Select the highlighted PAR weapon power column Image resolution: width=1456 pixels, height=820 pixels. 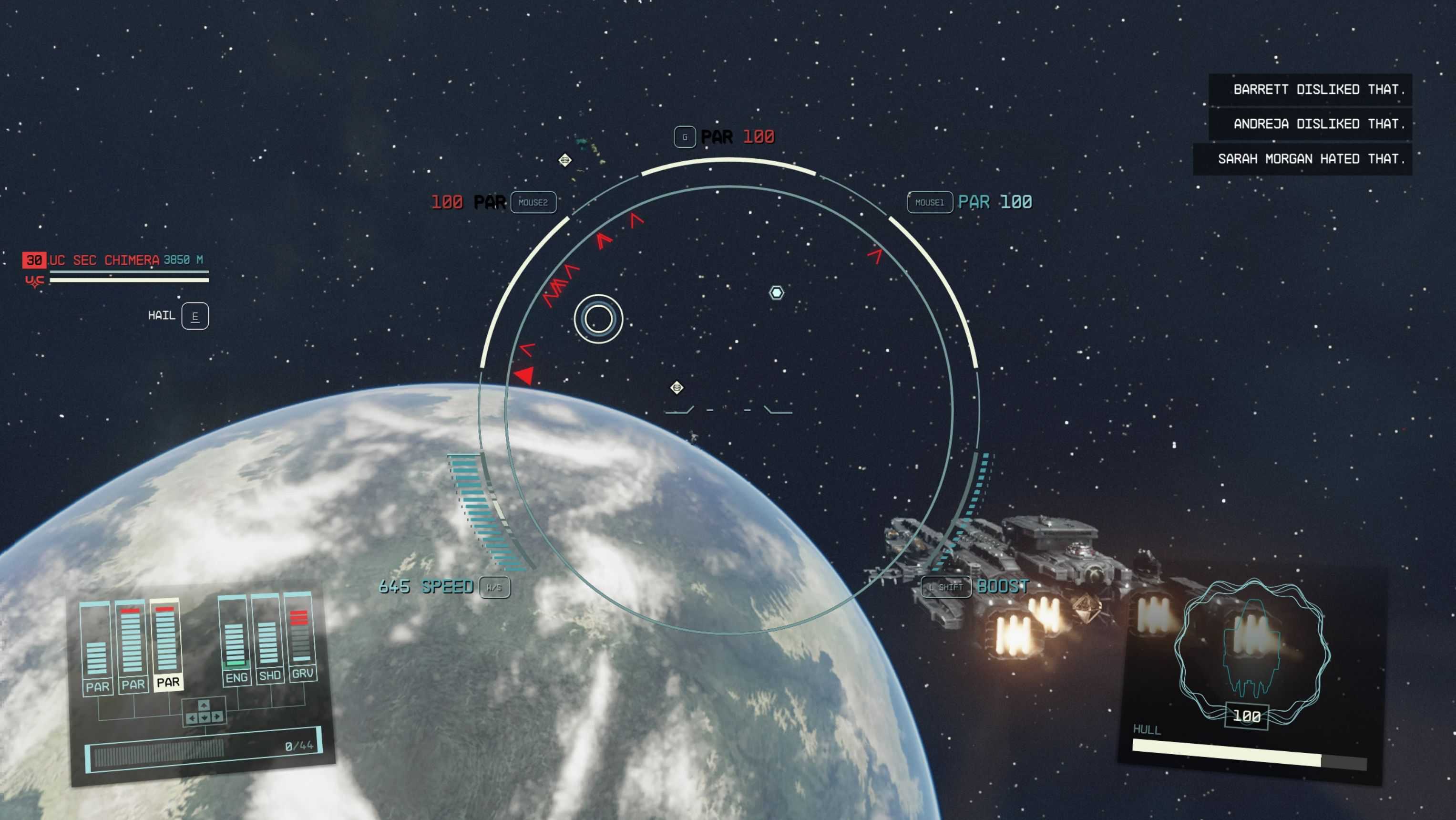167,644
